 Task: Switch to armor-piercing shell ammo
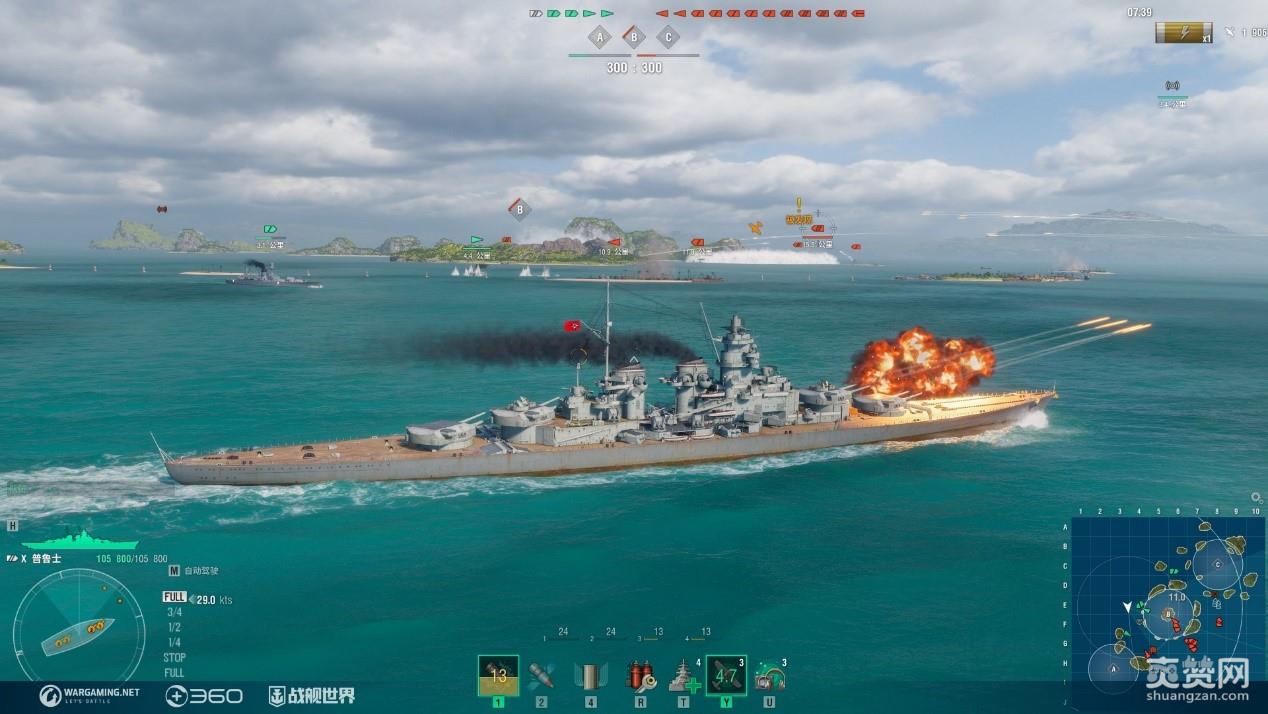point(541,675)
